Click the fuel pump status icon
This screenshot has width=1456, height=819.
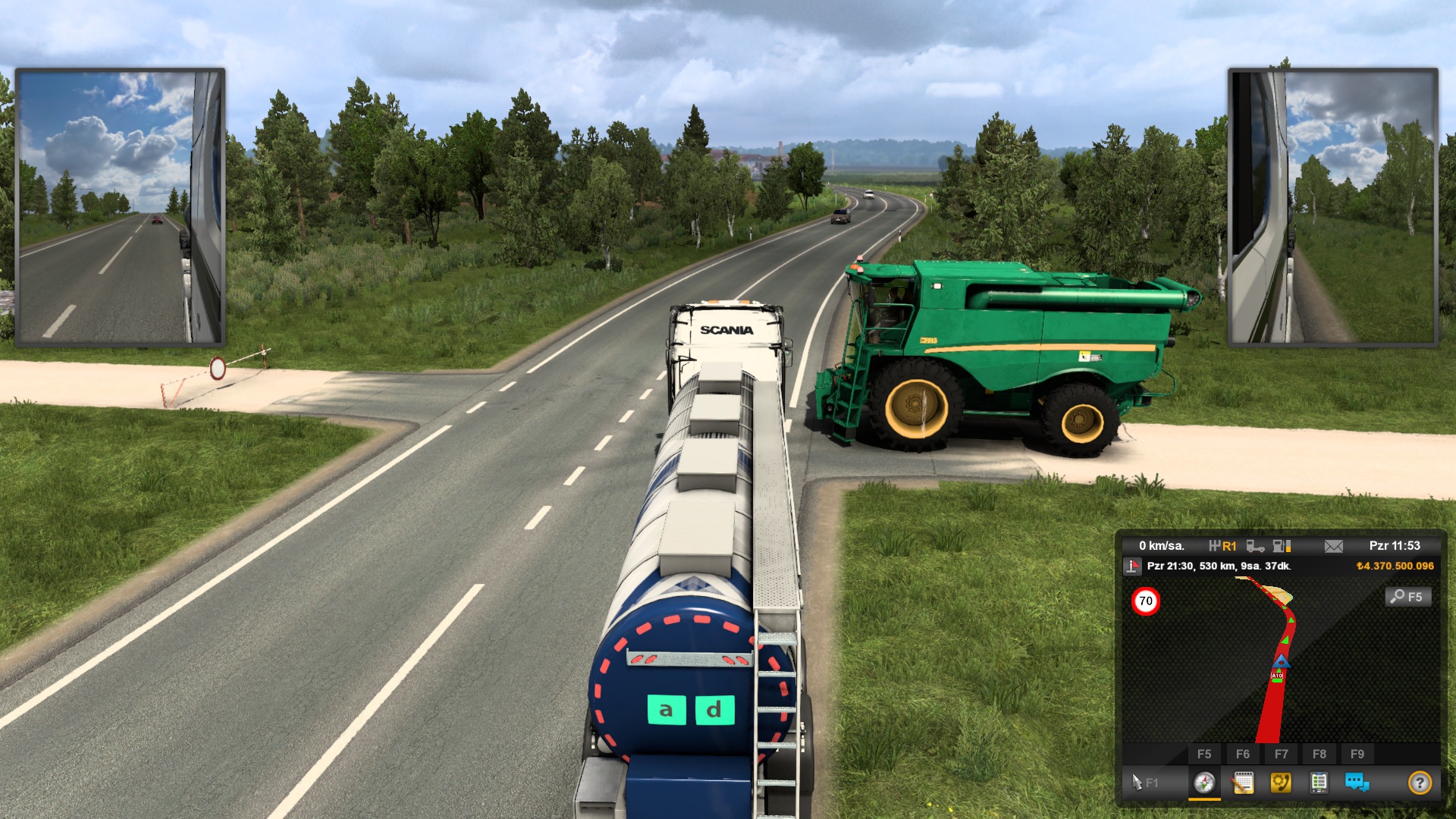(x=1282, y=546)
